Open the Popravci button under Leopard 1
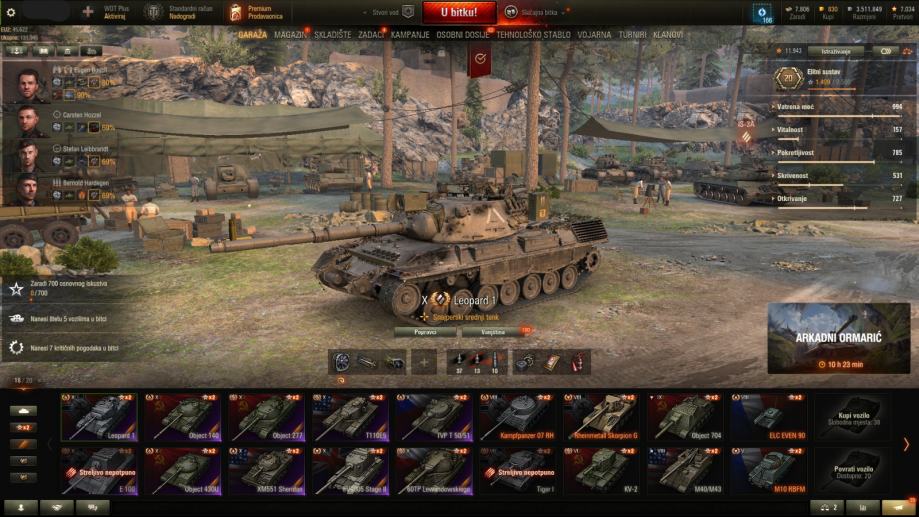The width and height of the screenshot is (919, 517). pos(425,331)
